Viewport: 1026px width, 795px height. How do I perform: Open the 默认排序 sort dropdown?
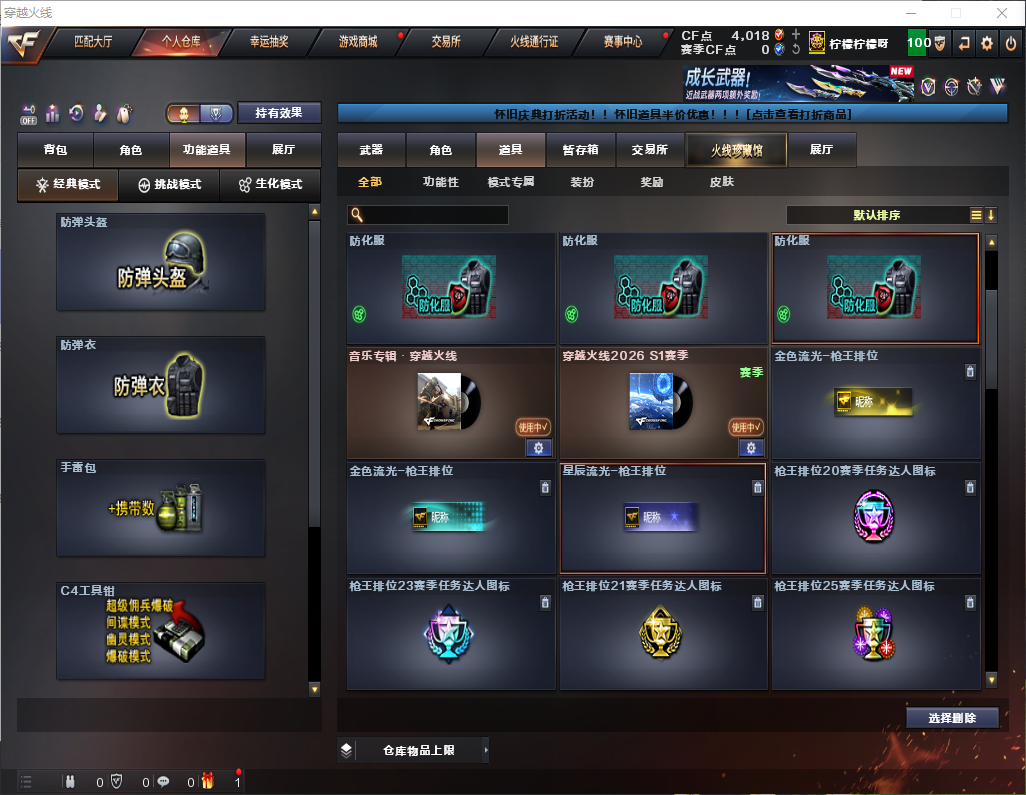875,215
